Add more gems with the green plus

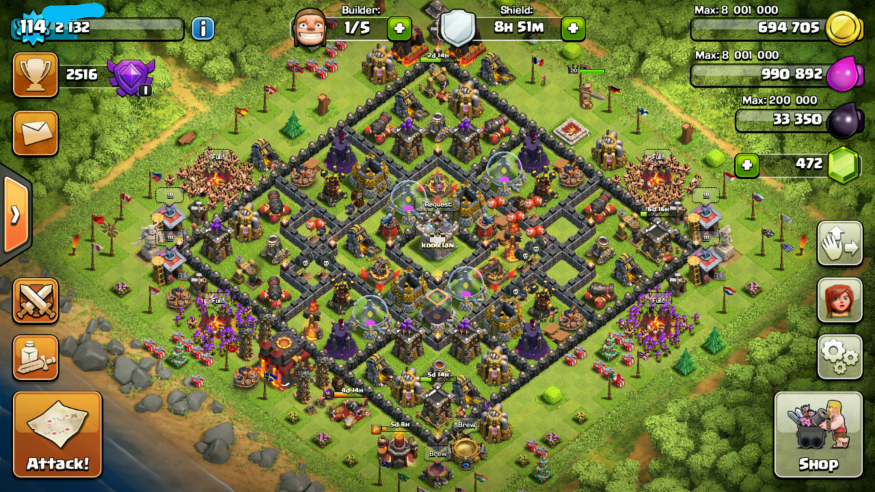(745, 164)
